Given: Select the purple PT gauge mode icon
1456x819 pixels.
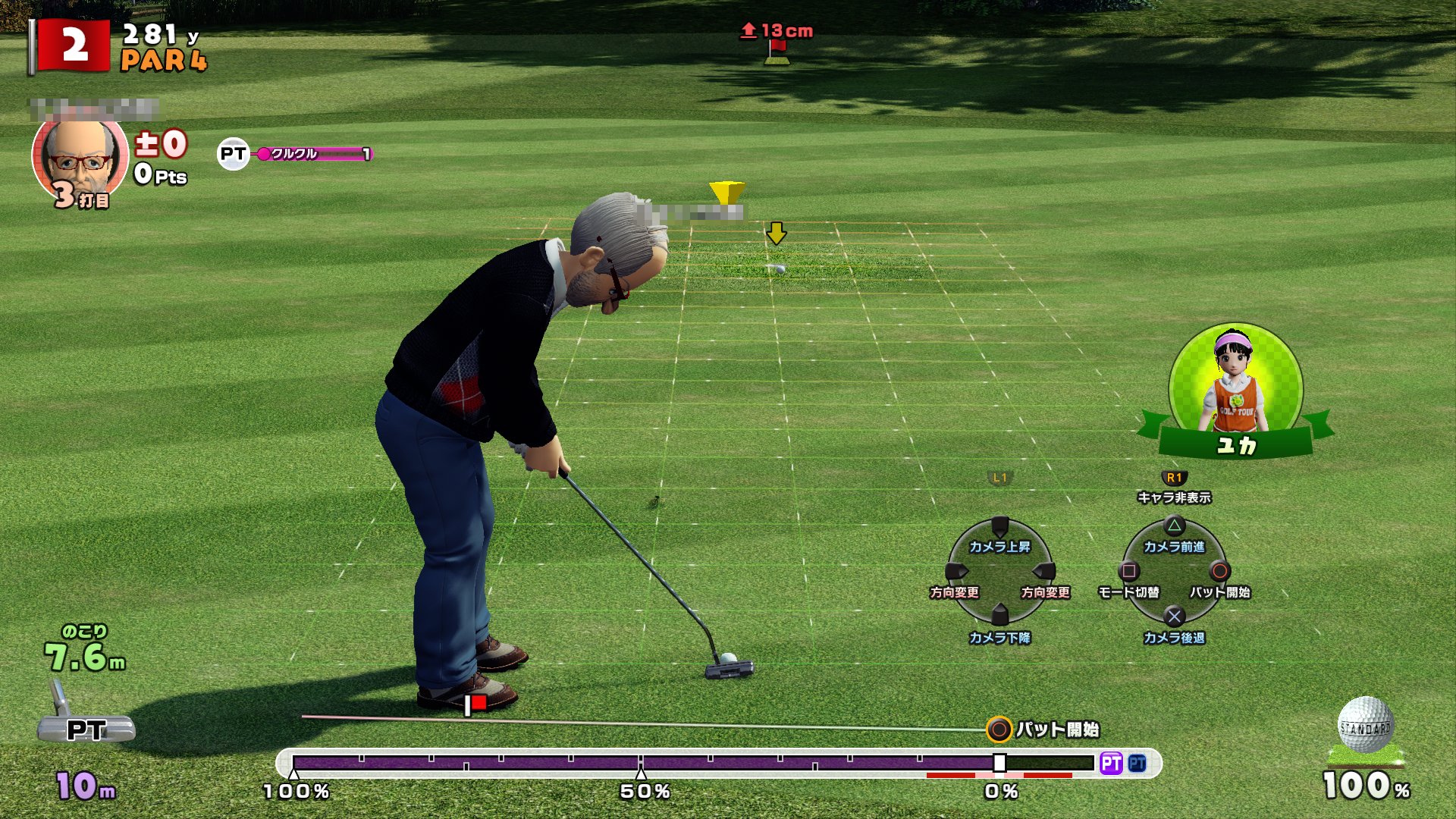Looking at the screenshot, I should (1111, 763).
